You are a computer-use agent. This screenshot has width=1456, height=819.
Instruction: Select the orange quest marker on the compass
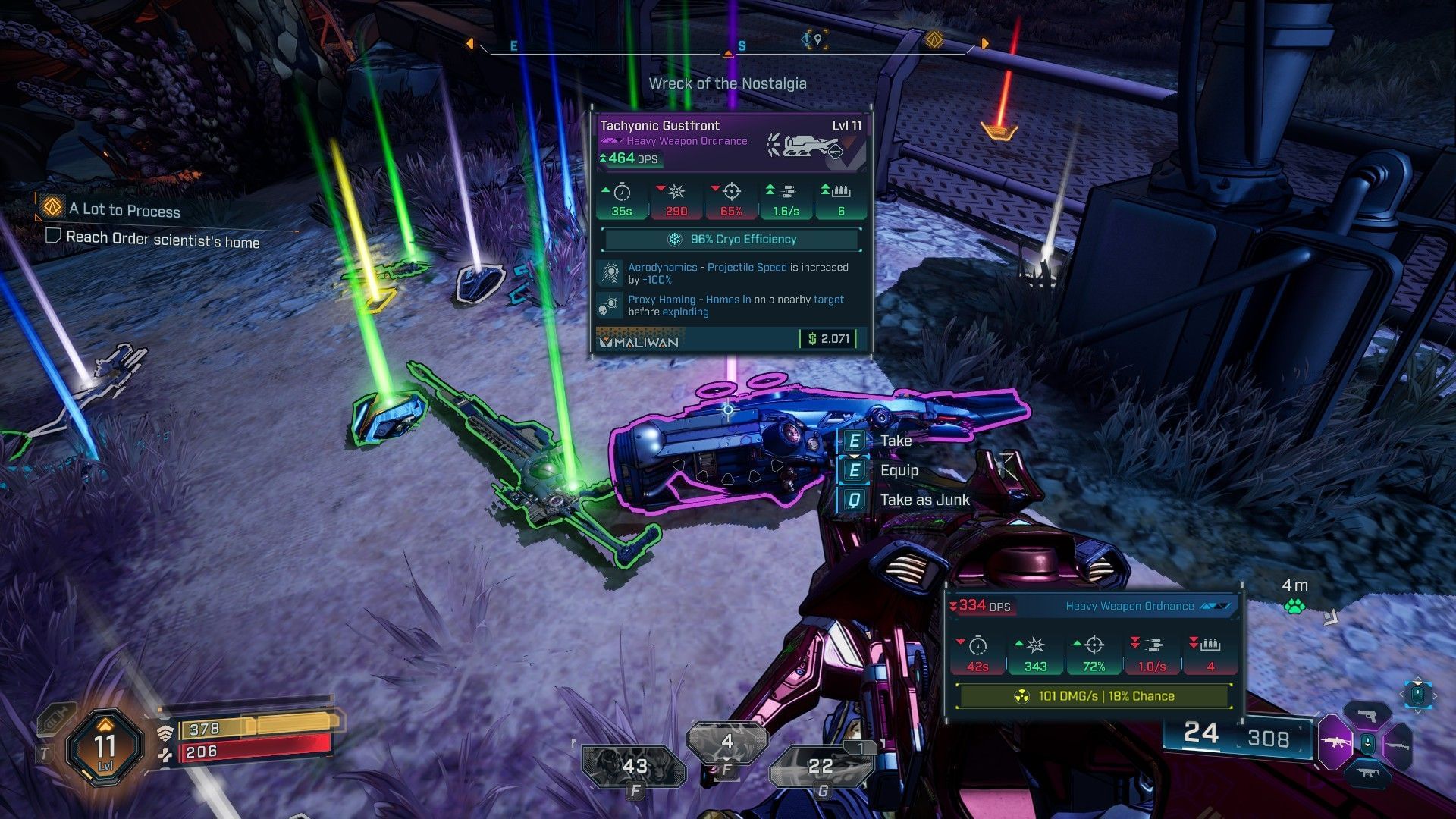coord(934,40)
